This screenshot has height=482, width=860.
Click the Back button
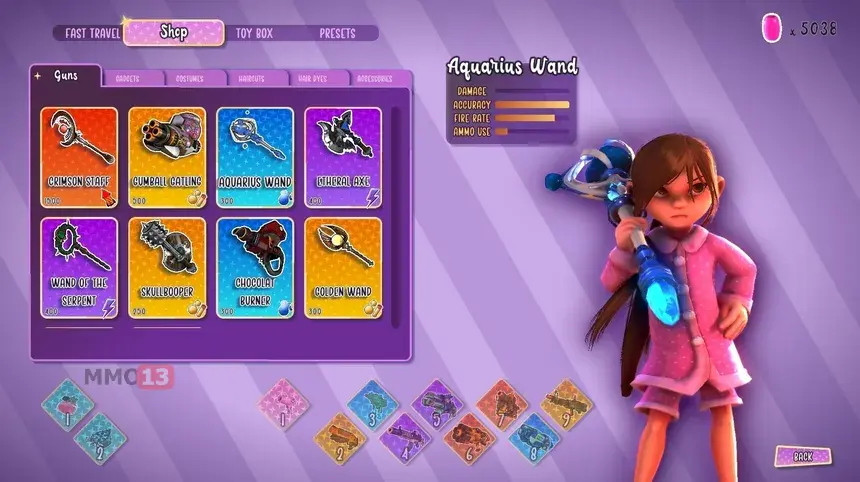pos(802,456)
